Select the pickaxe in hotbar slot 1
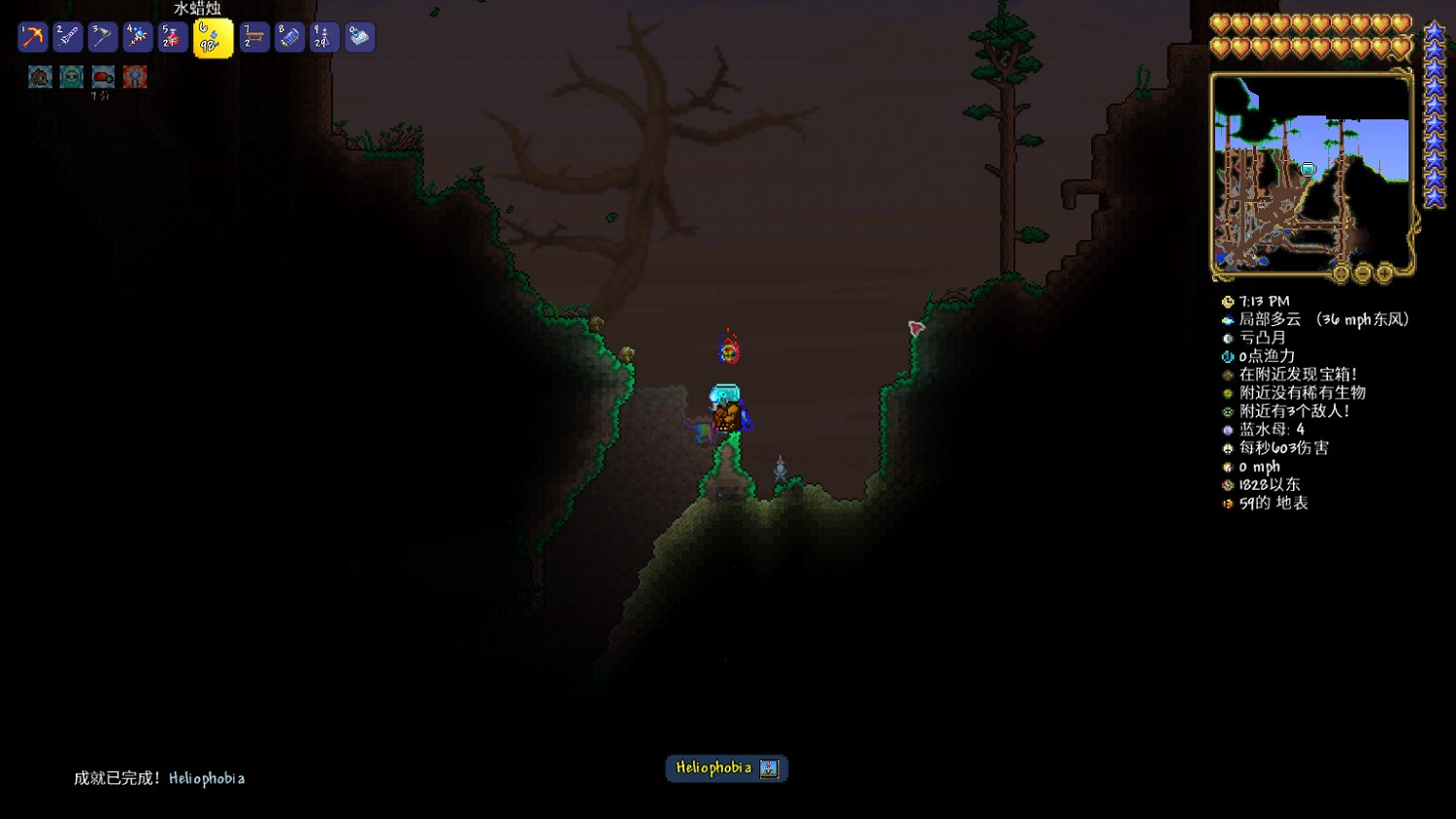Screen dimensions: 1456x819 point(32,36)
